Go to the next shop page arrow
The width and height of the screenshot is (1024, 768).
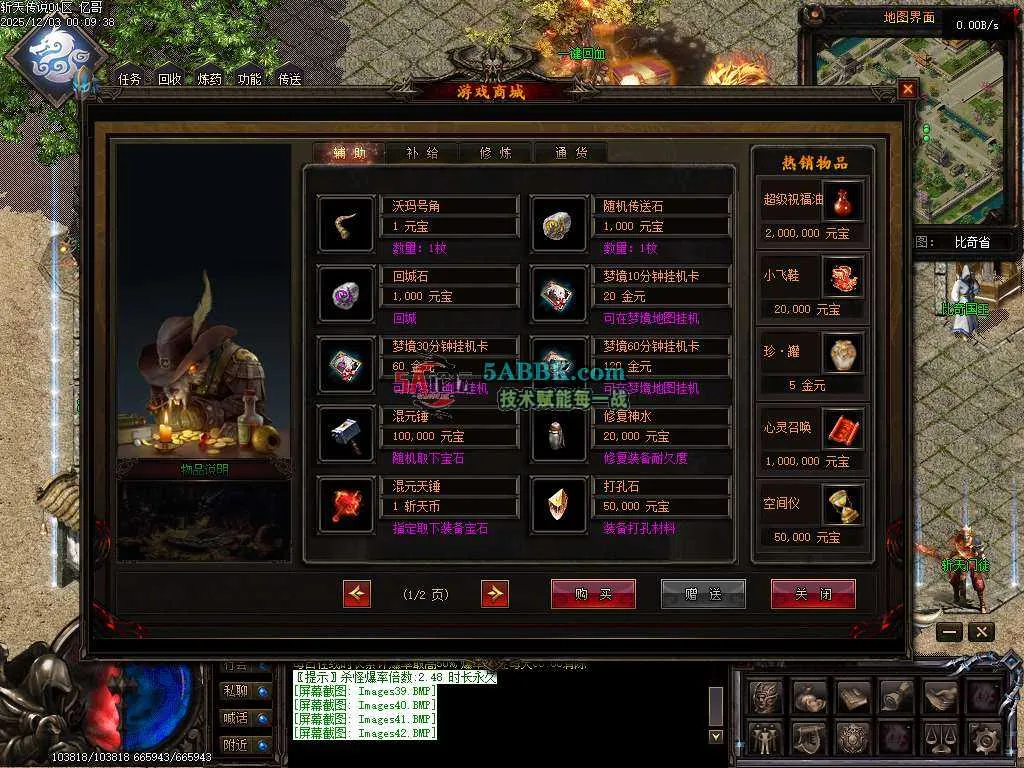click(x=494, y=594)
